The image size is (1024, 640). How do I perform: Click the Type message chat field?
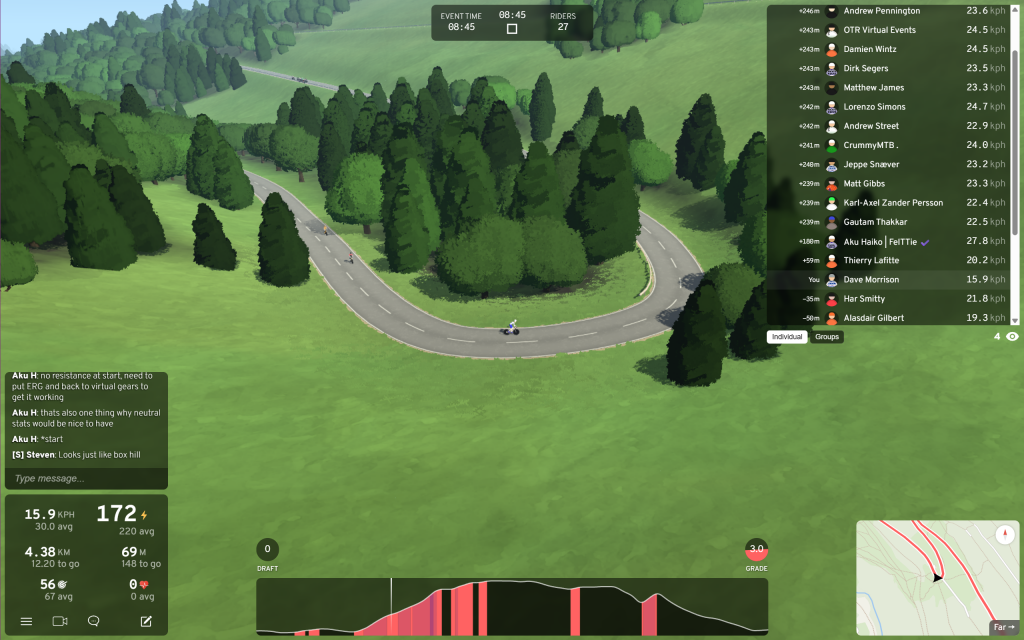(x=85, y=479)
